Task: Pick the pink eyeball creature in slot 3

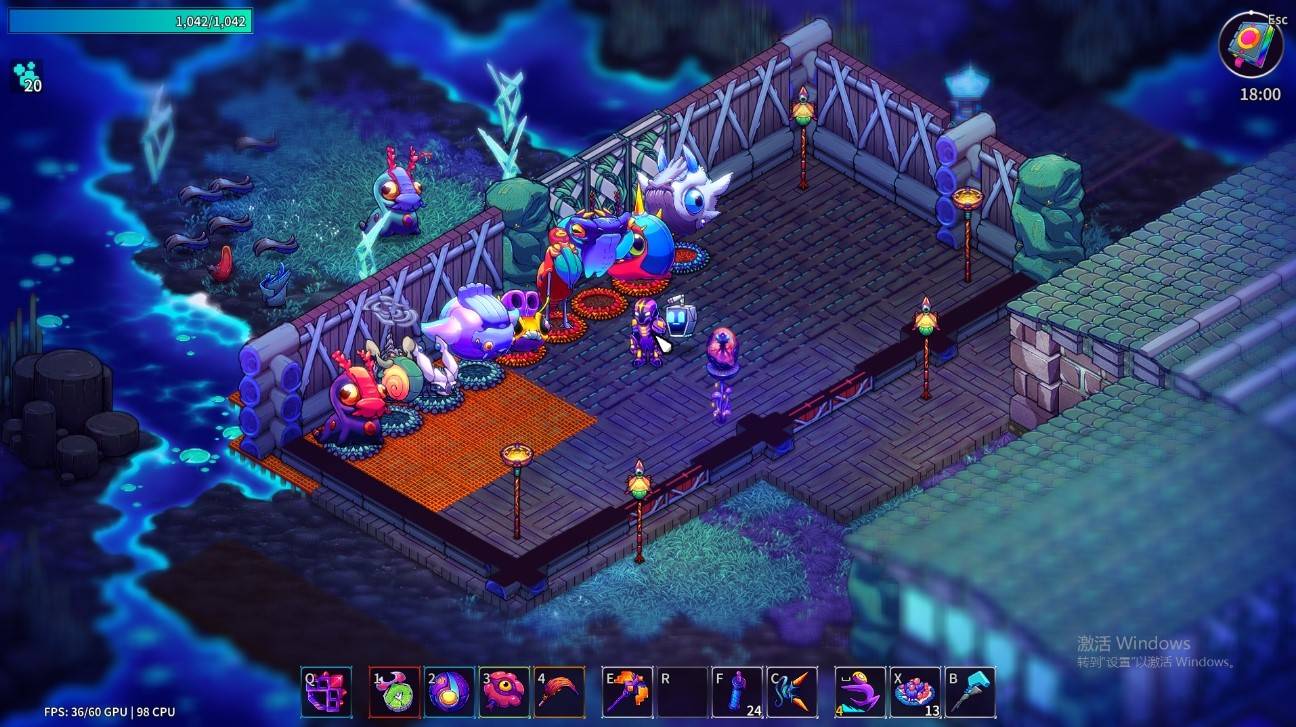Action: 504,692
